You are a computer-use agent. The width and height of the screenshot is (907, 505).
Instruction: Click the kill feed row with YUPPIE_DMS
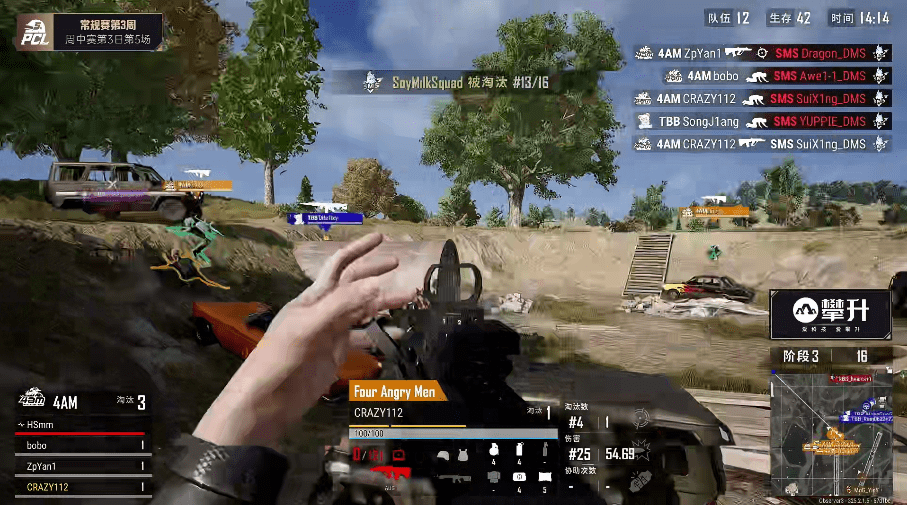(761, 121)
